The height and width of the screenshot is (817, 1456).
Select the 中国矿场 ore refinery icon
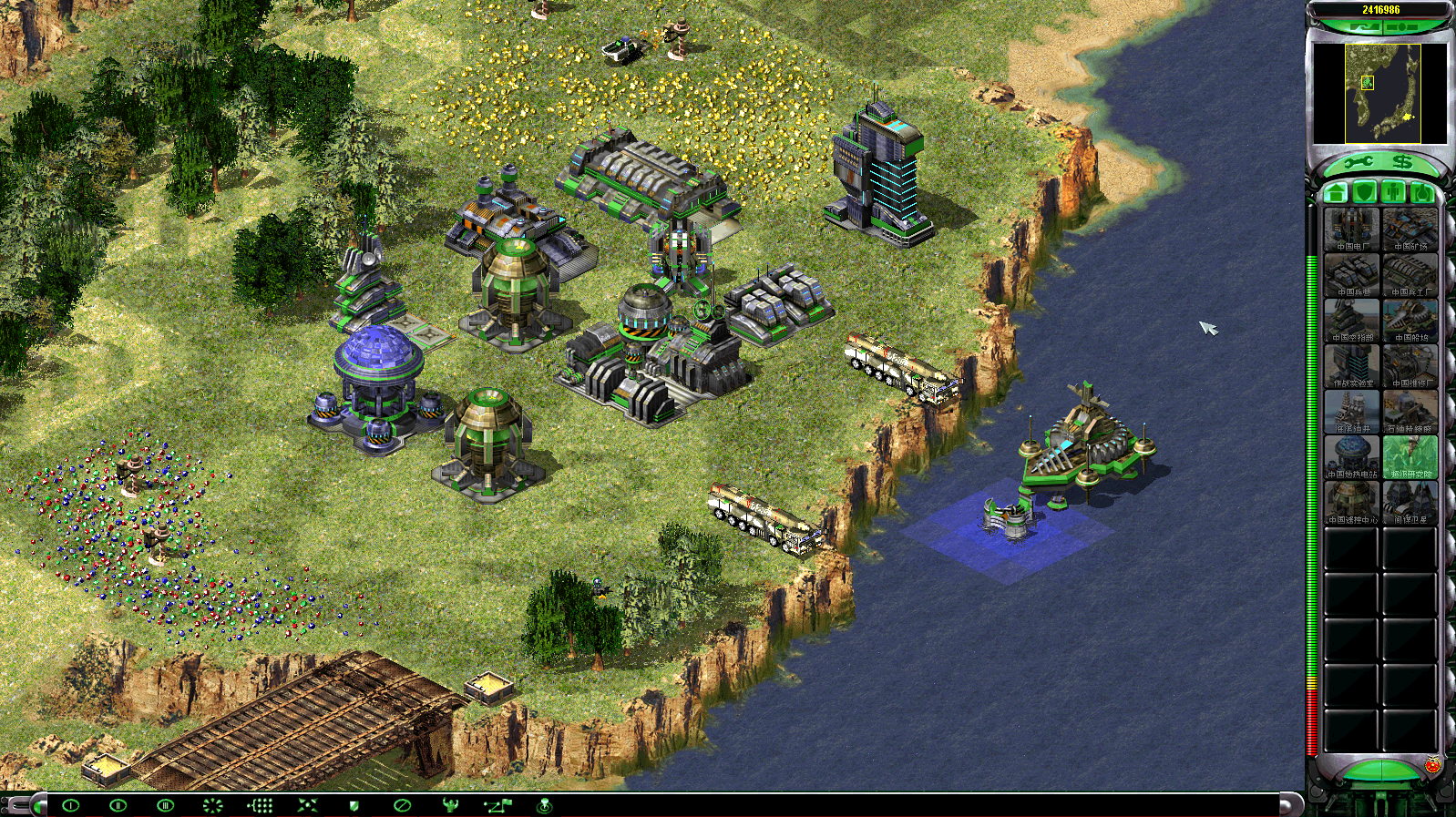1410,230
